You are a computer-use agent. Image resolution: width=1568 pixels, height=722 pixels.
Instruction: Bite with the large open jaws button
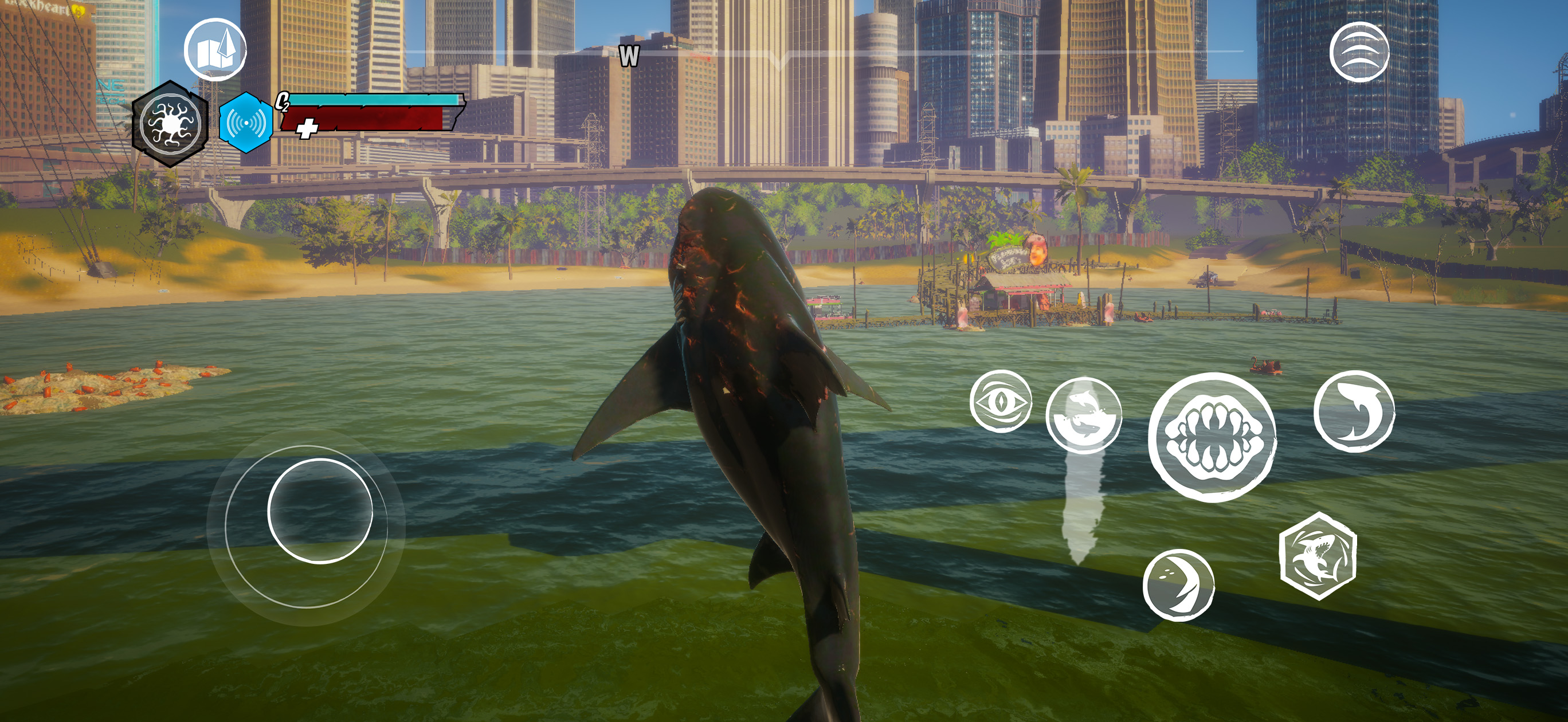[1212, 437]
